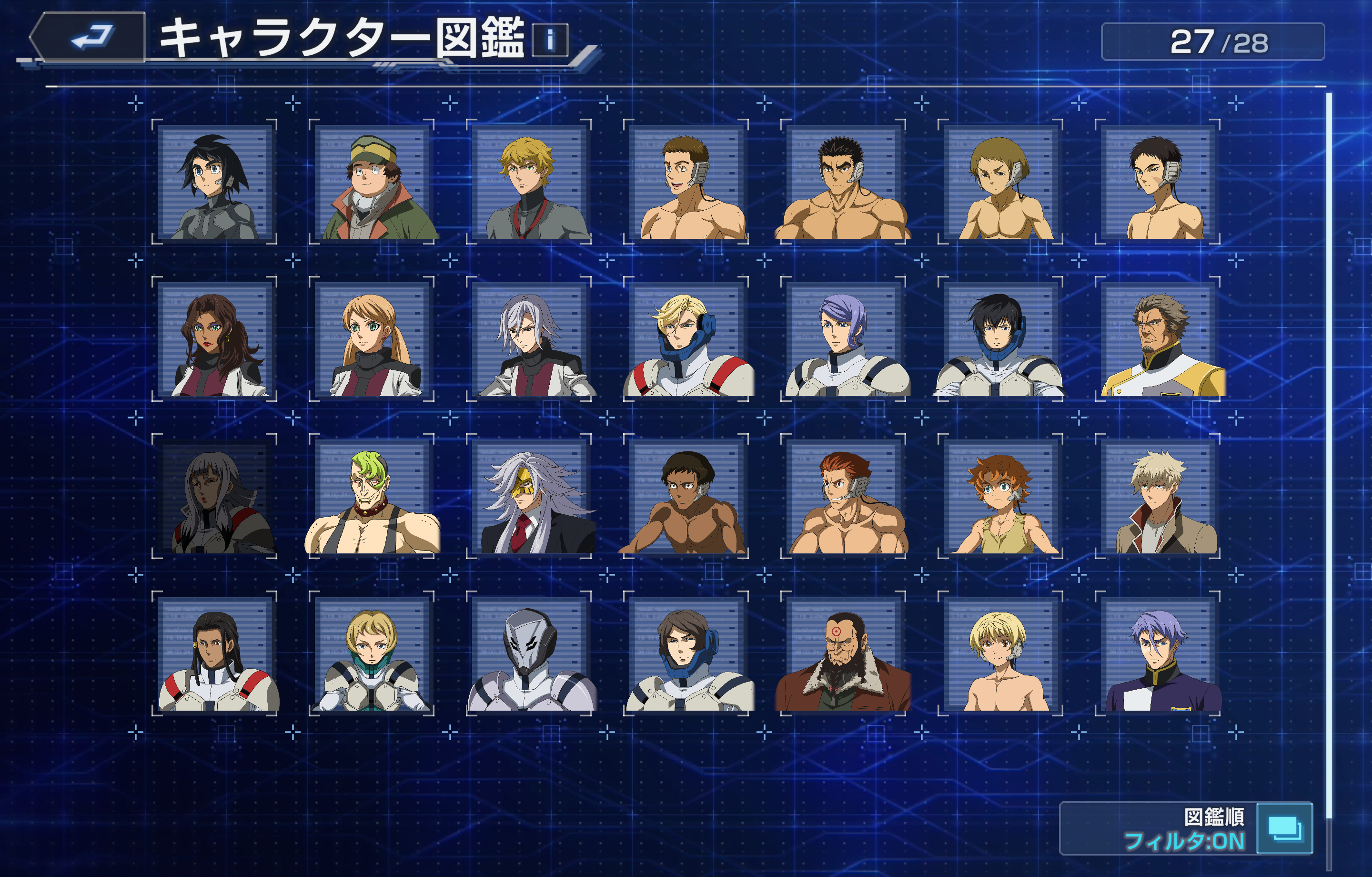Select the fully helmeted masked pilot portrait
1372x877 pixels.
pyautogui.click(x=529, y=654)
